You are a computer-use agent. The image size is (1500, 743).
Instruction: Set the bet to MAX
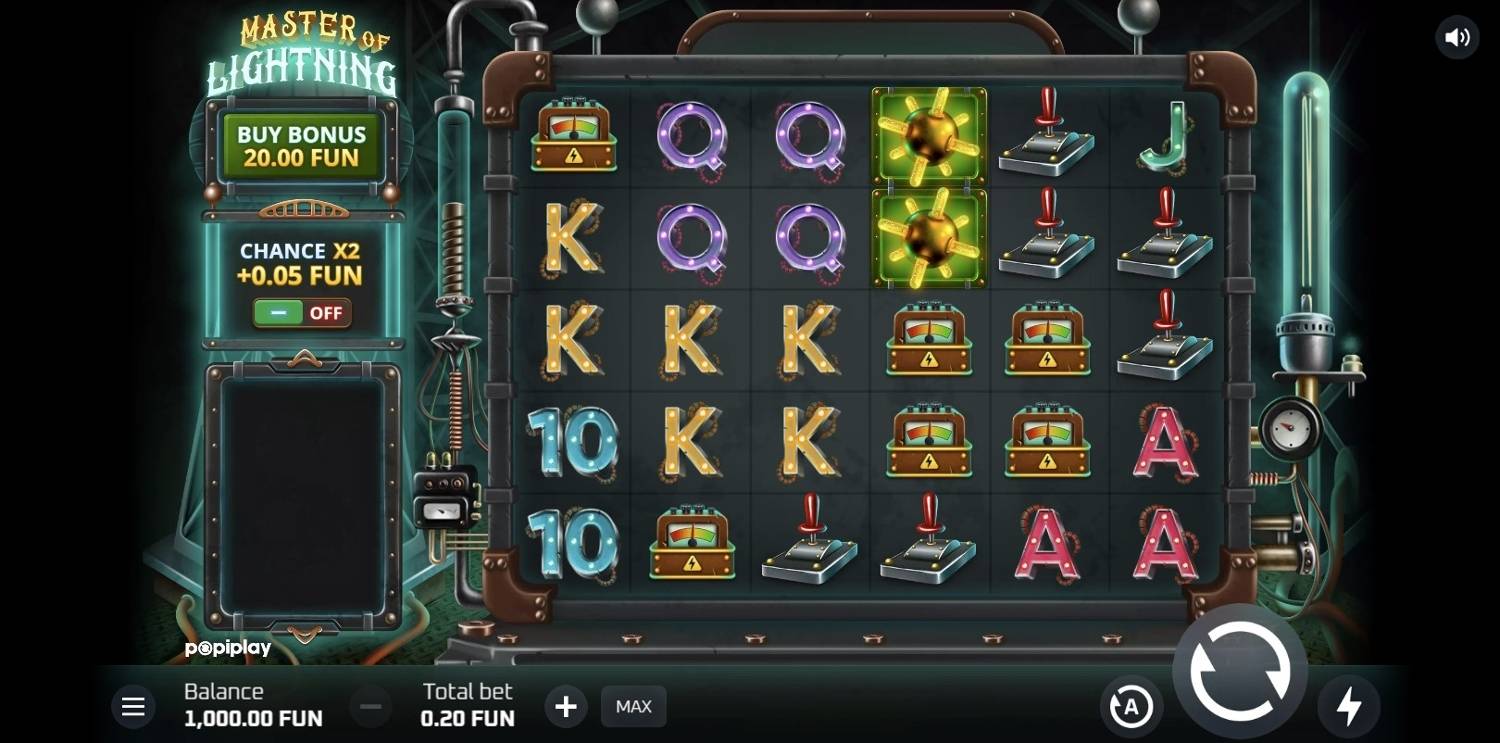click(633, 707)
